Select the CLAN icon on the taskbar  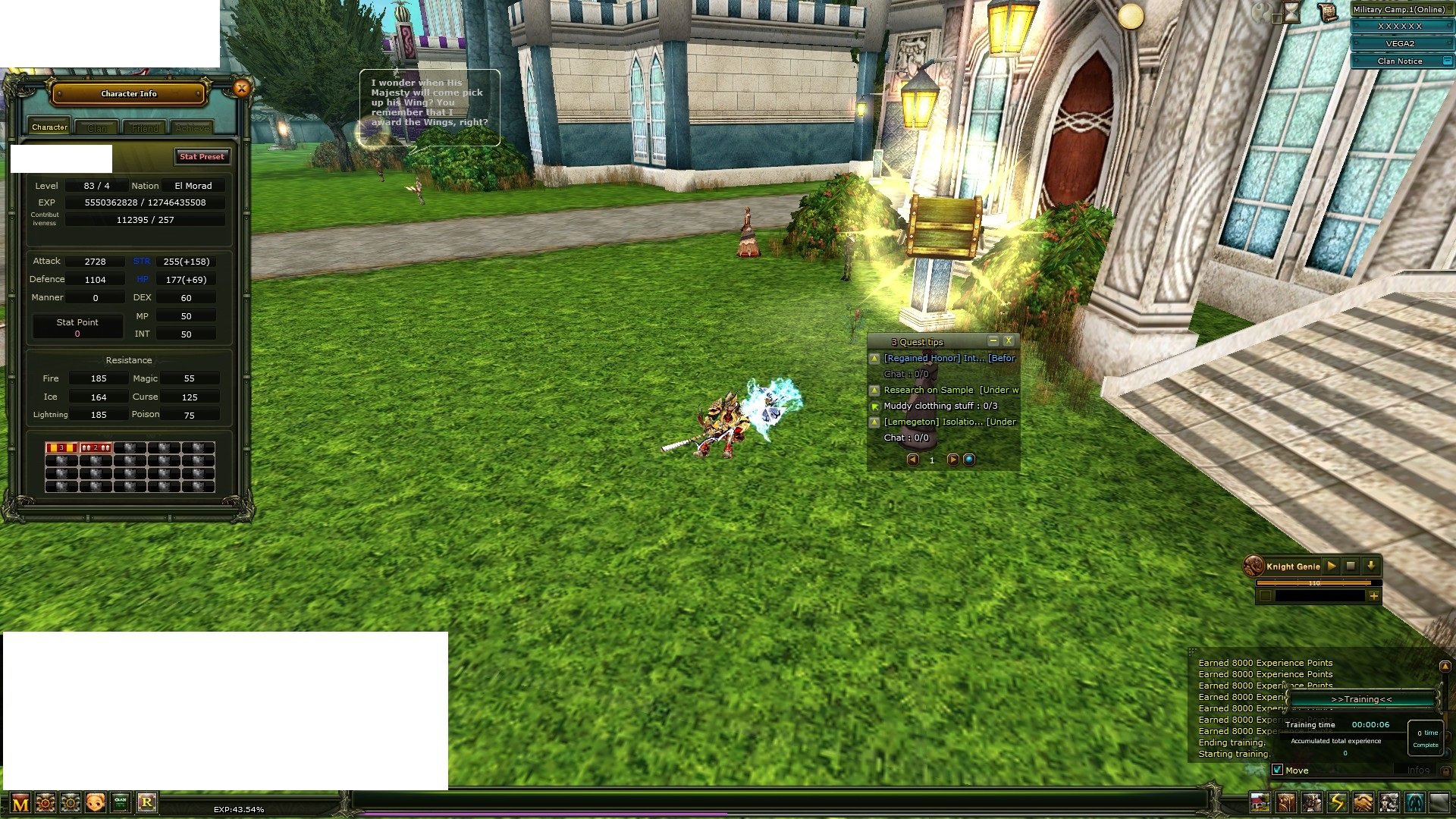tap(119, 802)
